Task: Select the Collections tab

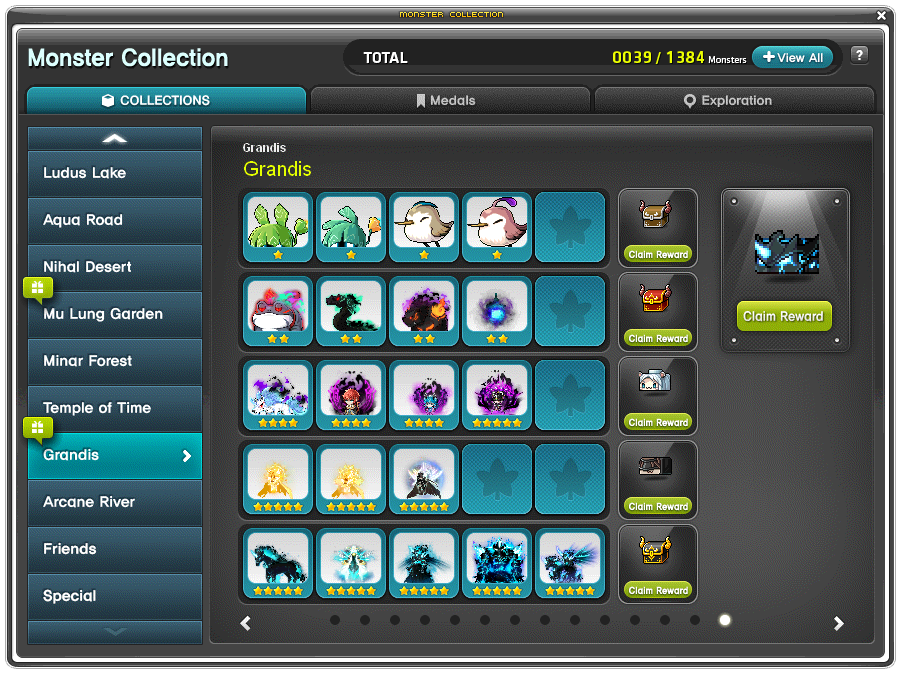Action: tap(166, 100)
